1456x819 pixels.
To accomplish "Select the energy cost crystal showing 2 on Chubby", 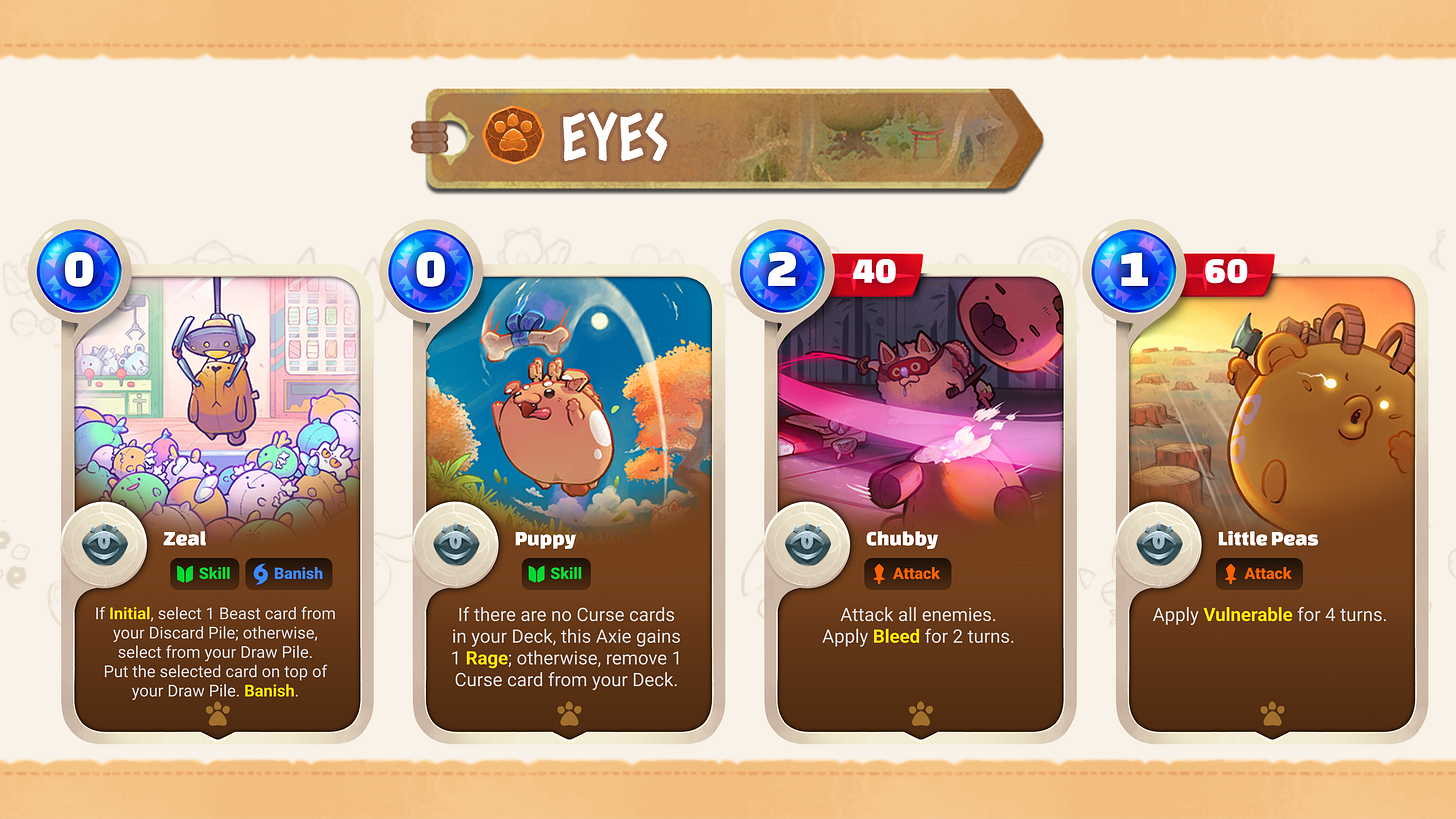I will (x=781, y=268).
